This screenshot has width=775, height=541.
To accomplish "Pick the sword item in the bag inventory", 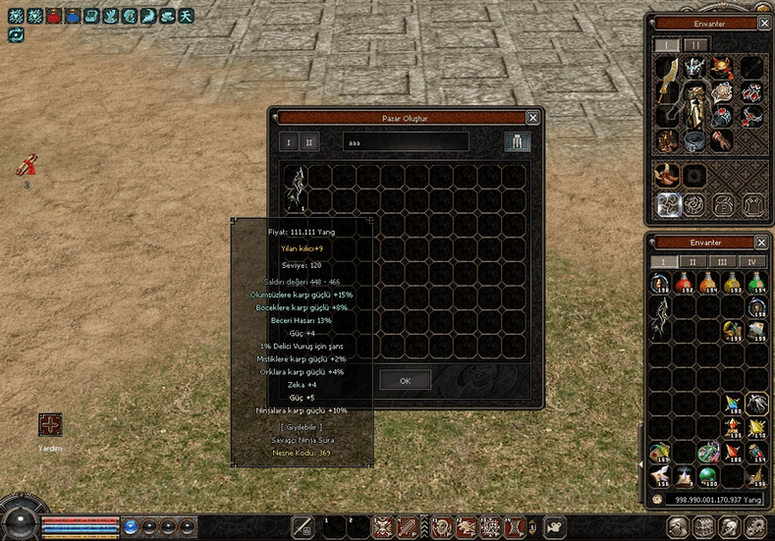I will (660, 320).
